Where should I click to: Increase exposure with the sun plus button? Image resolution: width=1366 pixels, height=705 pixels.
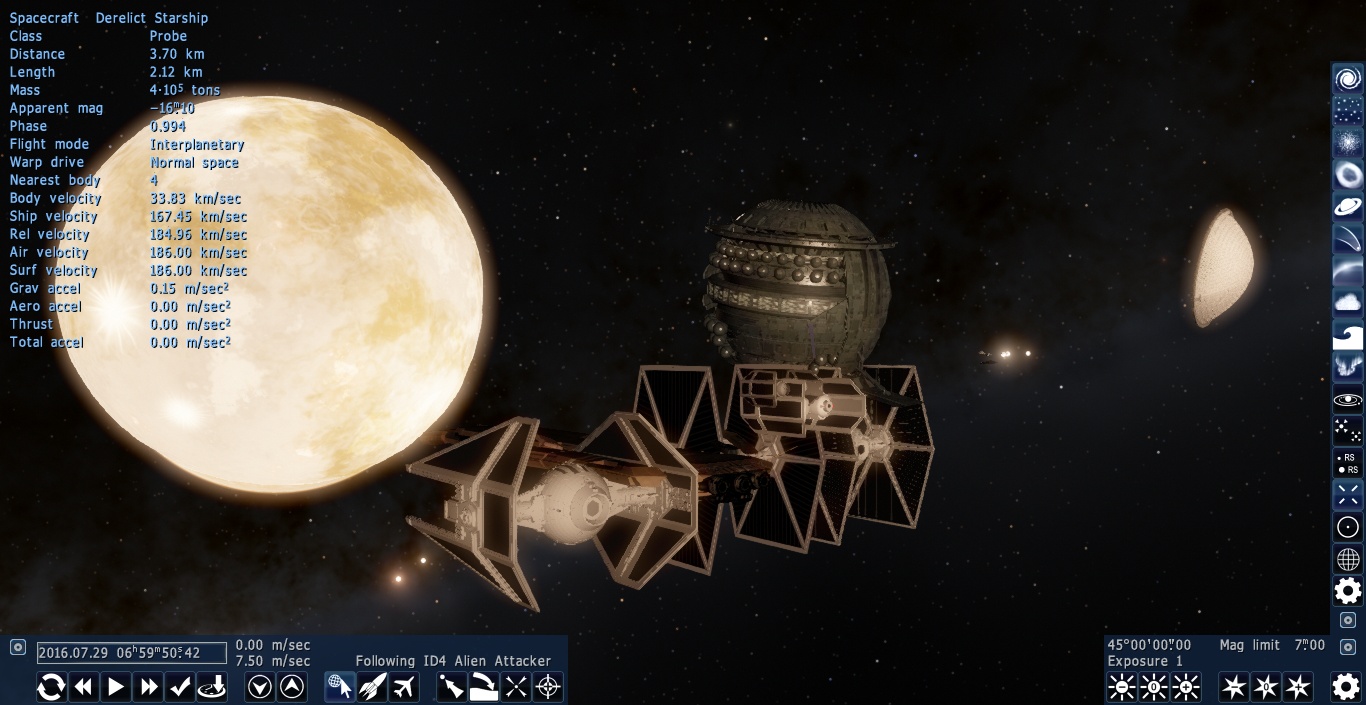1186,687
